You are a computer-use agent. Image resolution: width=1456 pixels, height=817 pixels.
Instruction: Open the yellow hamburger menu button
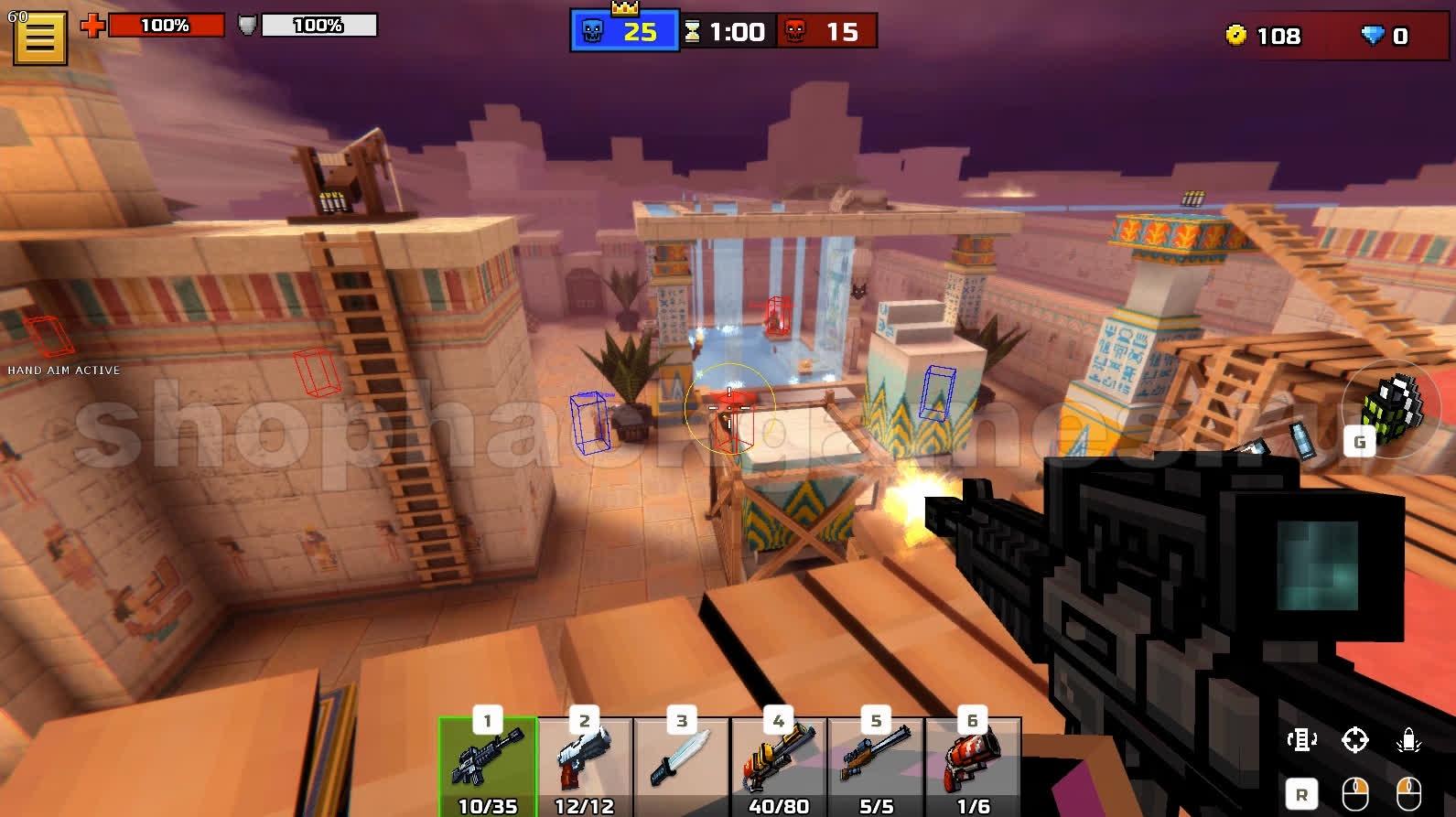(x=40, y=38)
